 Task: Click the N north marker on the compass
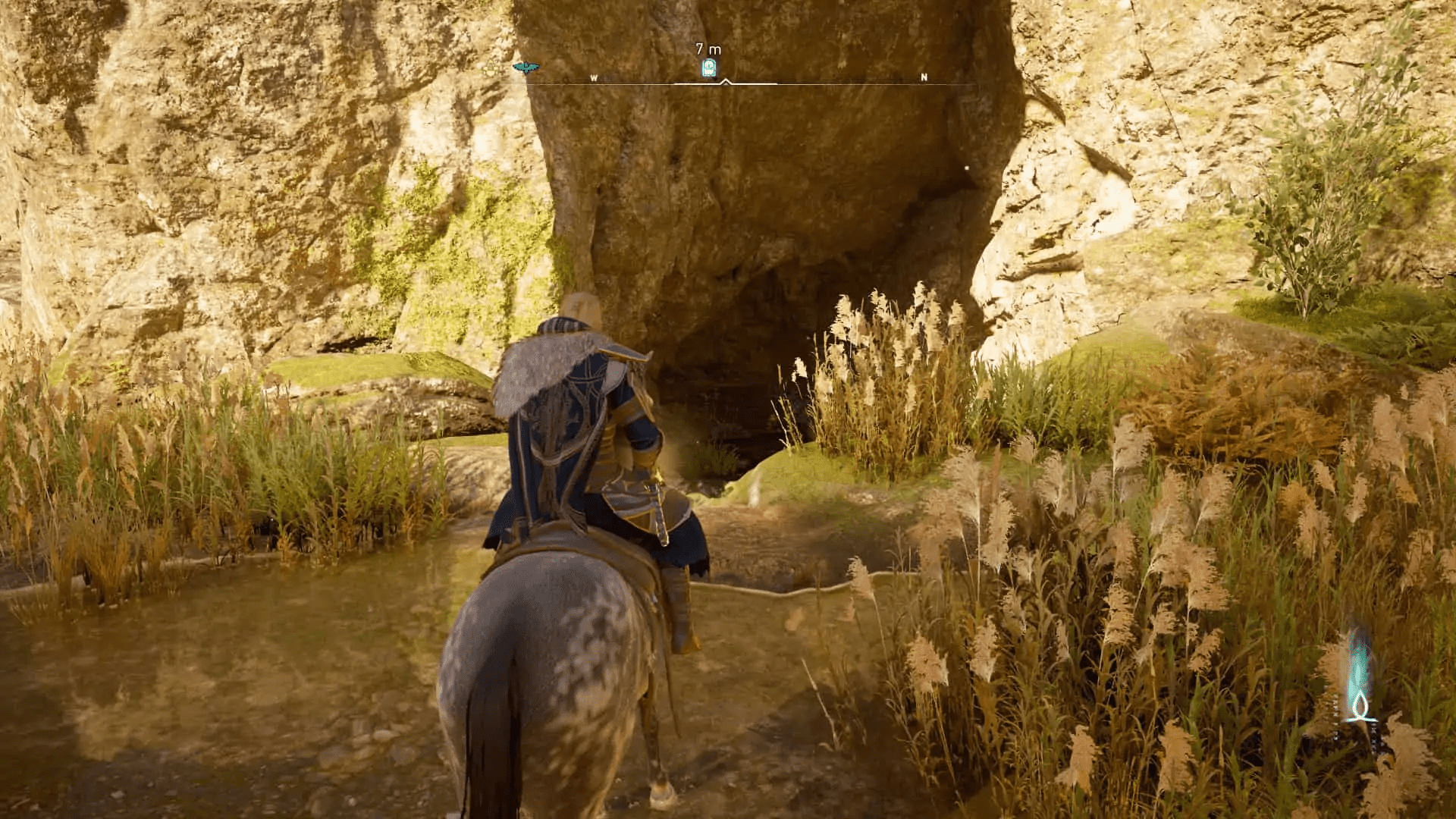pyautogui.click(x=924, y=77)
